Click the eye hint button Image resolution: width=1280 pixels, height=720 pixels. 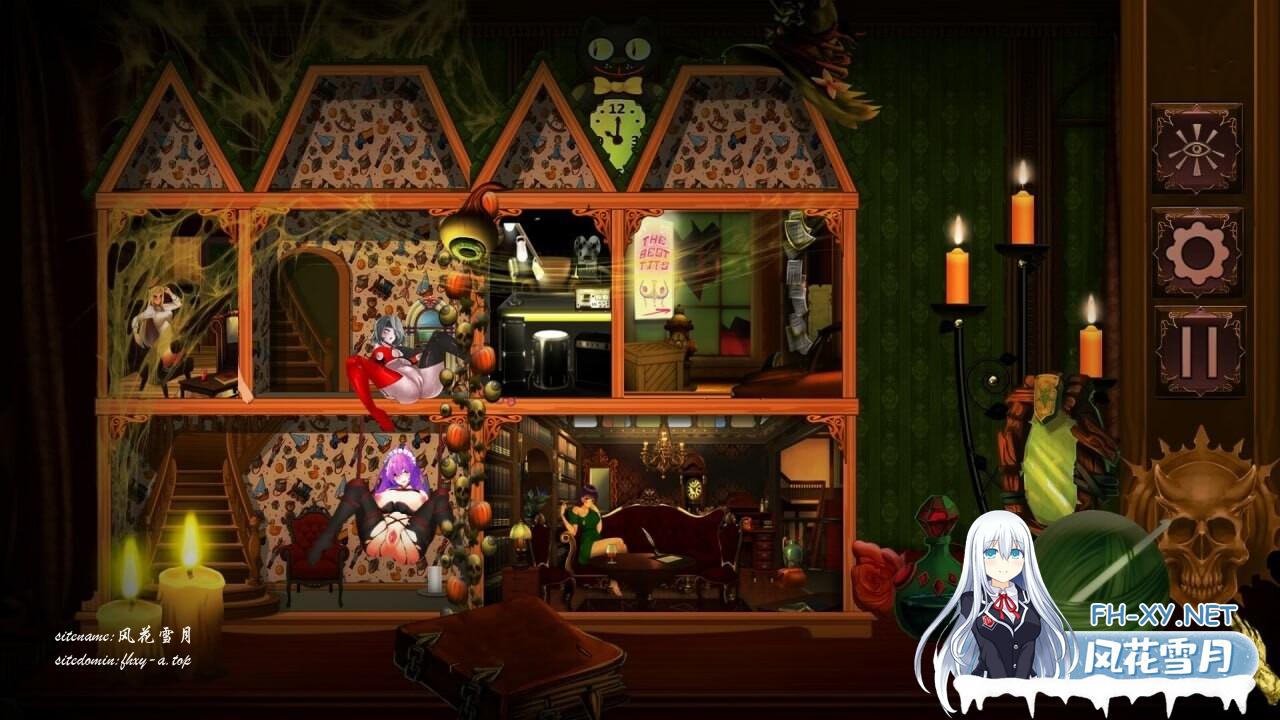[x=1197, y=148]
